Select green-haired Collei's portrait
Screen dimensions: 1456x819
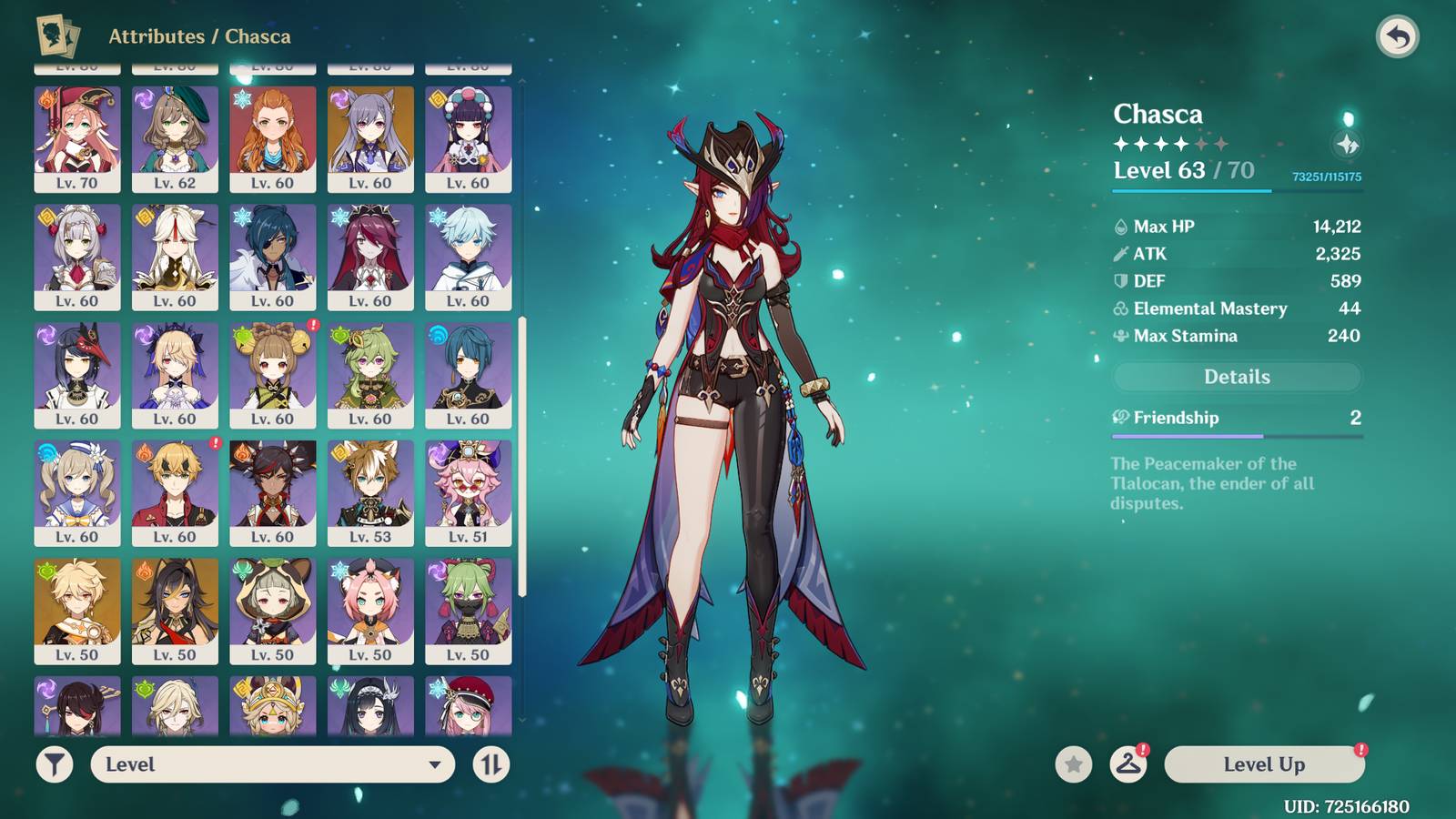point(370,375)
